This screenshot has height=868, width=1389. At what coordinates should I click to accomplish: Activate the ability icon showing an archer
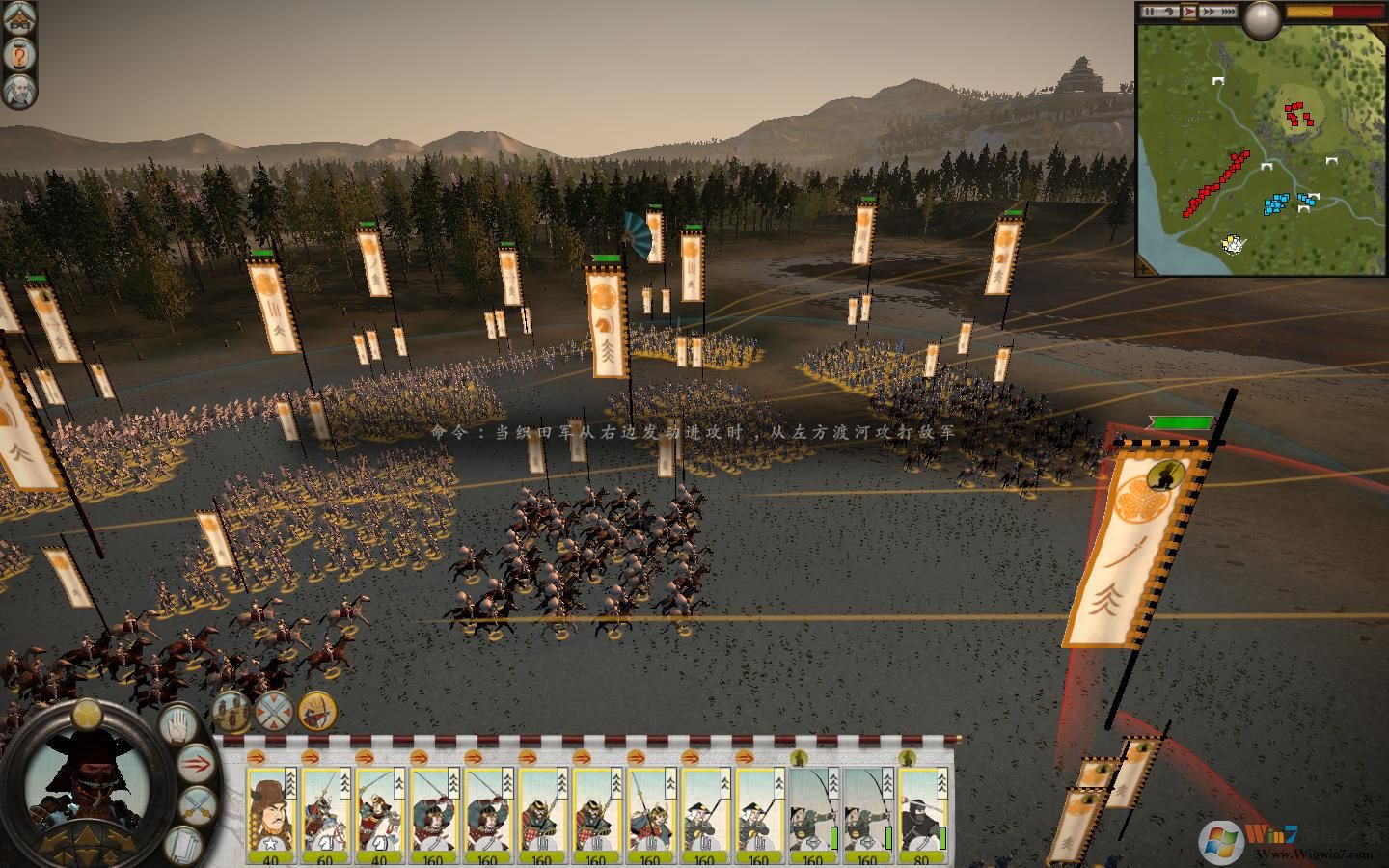click(x=317, y=711)
